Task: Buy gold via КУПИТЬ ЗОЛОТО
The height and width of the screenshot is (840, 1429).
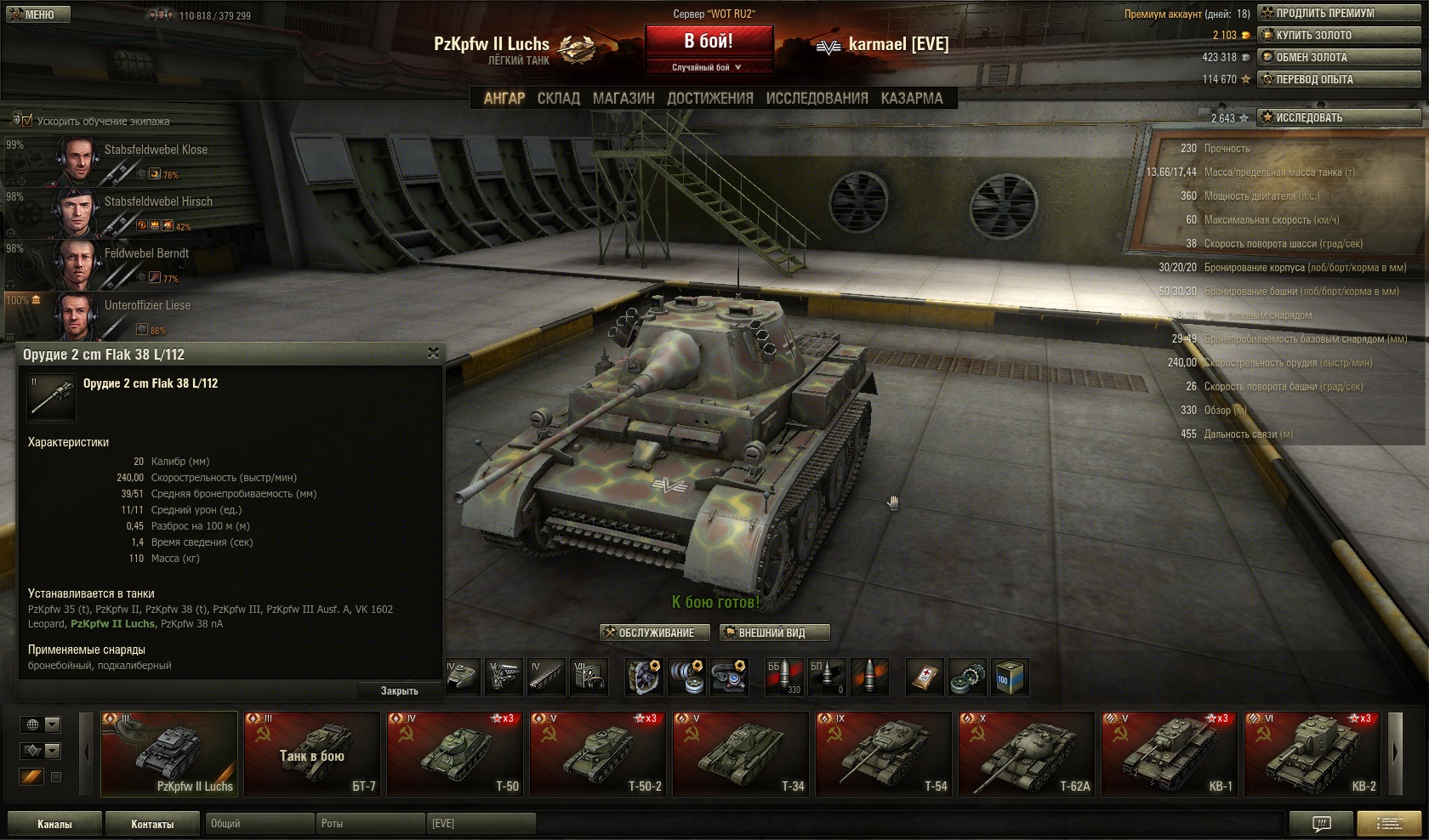Action: click(1339, 35)
